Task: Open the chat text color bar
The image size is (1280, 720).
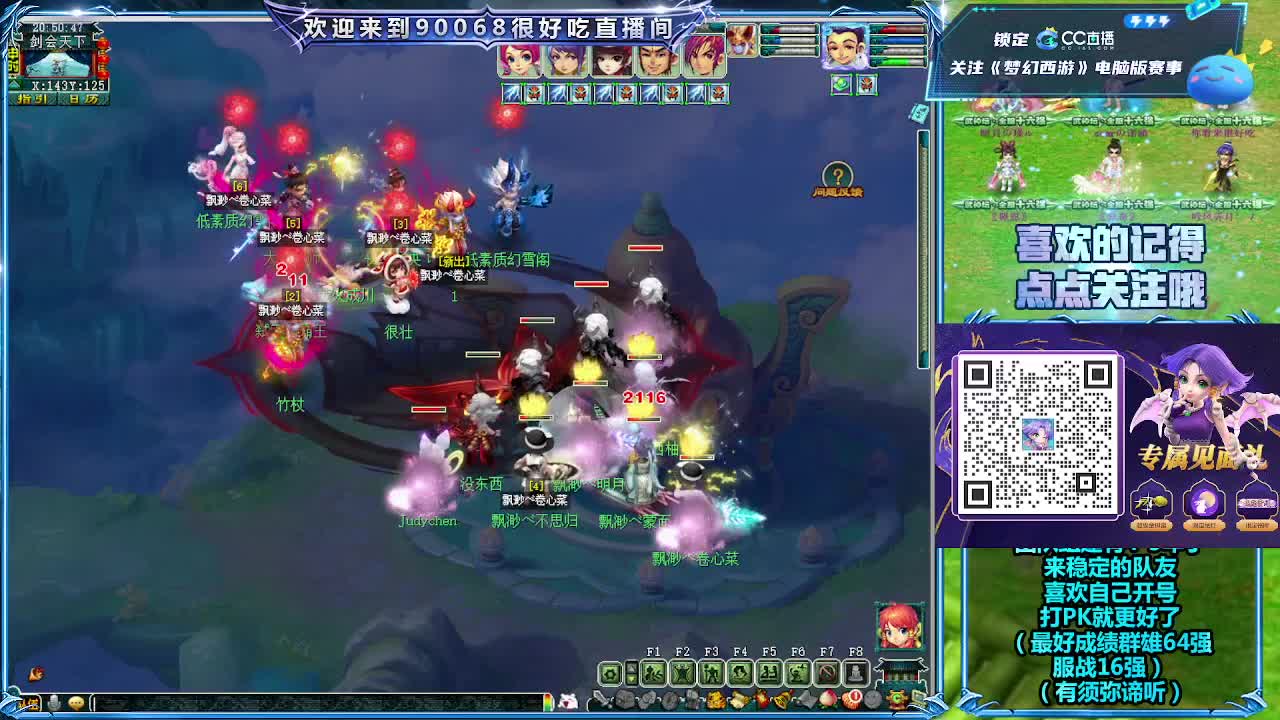Action: (549, 702)
